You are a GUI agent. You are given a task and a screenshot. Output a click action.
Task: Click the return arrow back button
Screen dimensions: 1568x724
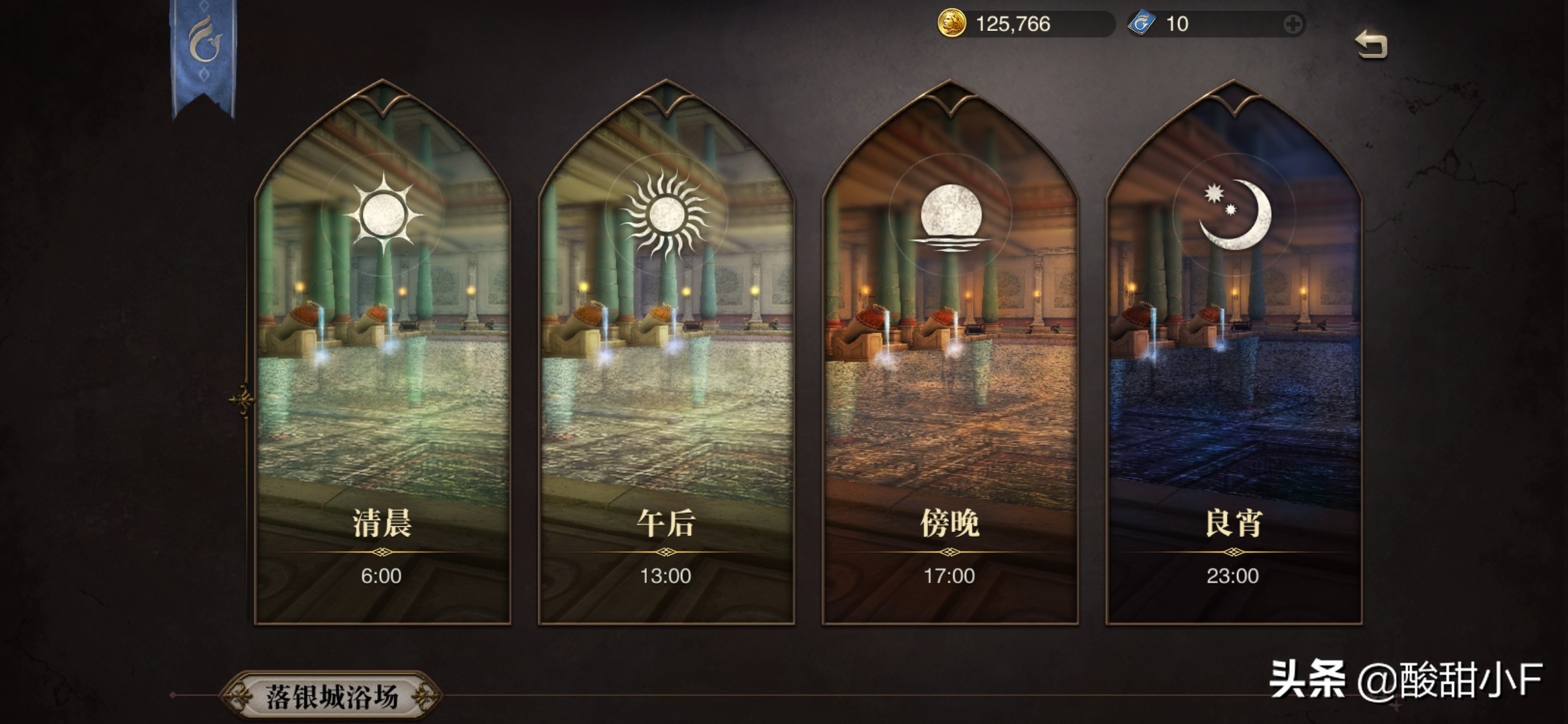1371,45
